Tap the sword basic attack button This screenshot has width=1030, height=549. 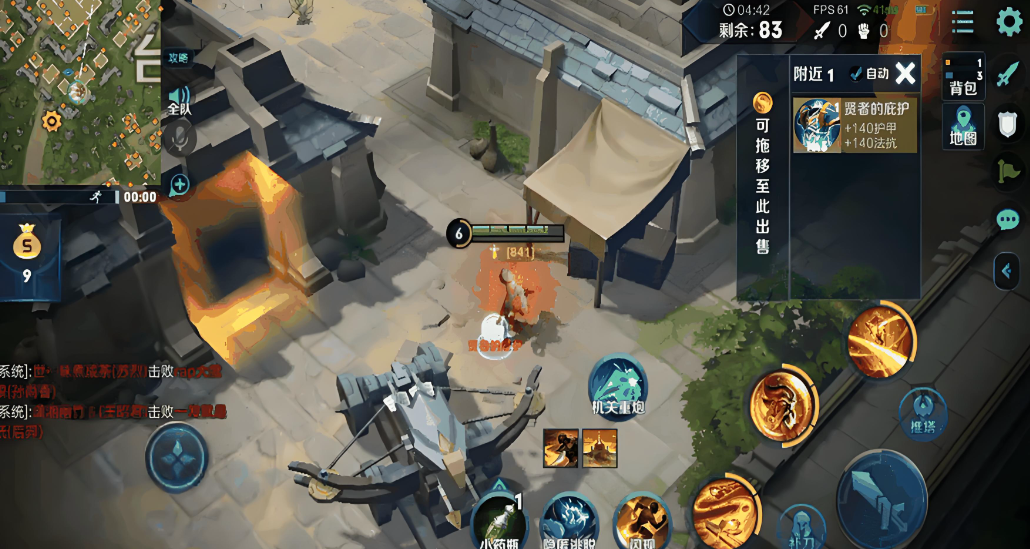(881, 499)
